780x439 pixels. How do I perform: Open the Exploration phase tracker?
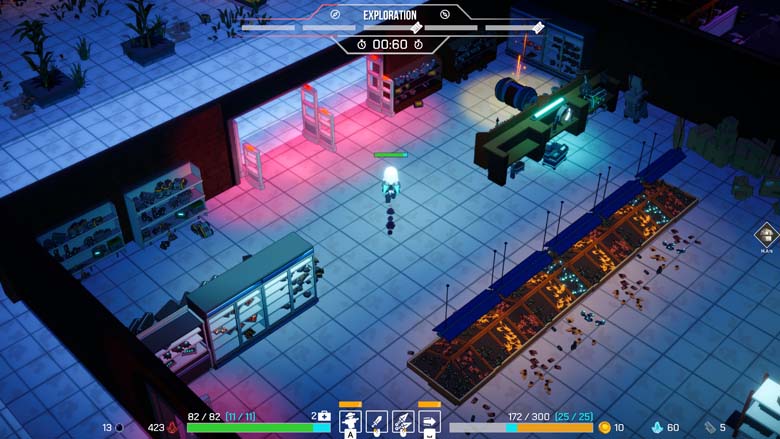tap(389, 15)
